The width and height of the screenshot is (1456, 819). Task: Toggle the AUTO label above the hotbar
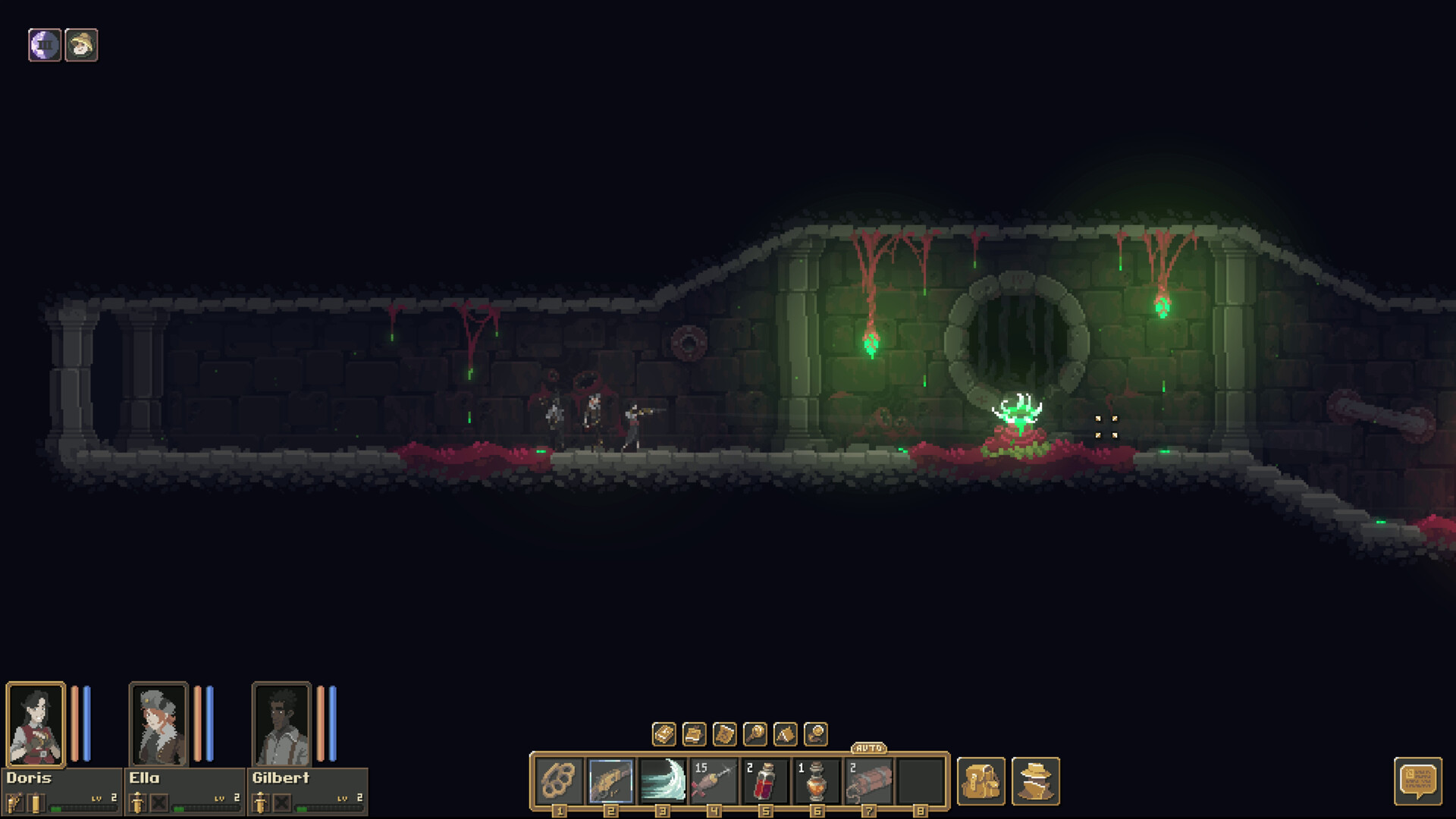click(x=868, y=748)
